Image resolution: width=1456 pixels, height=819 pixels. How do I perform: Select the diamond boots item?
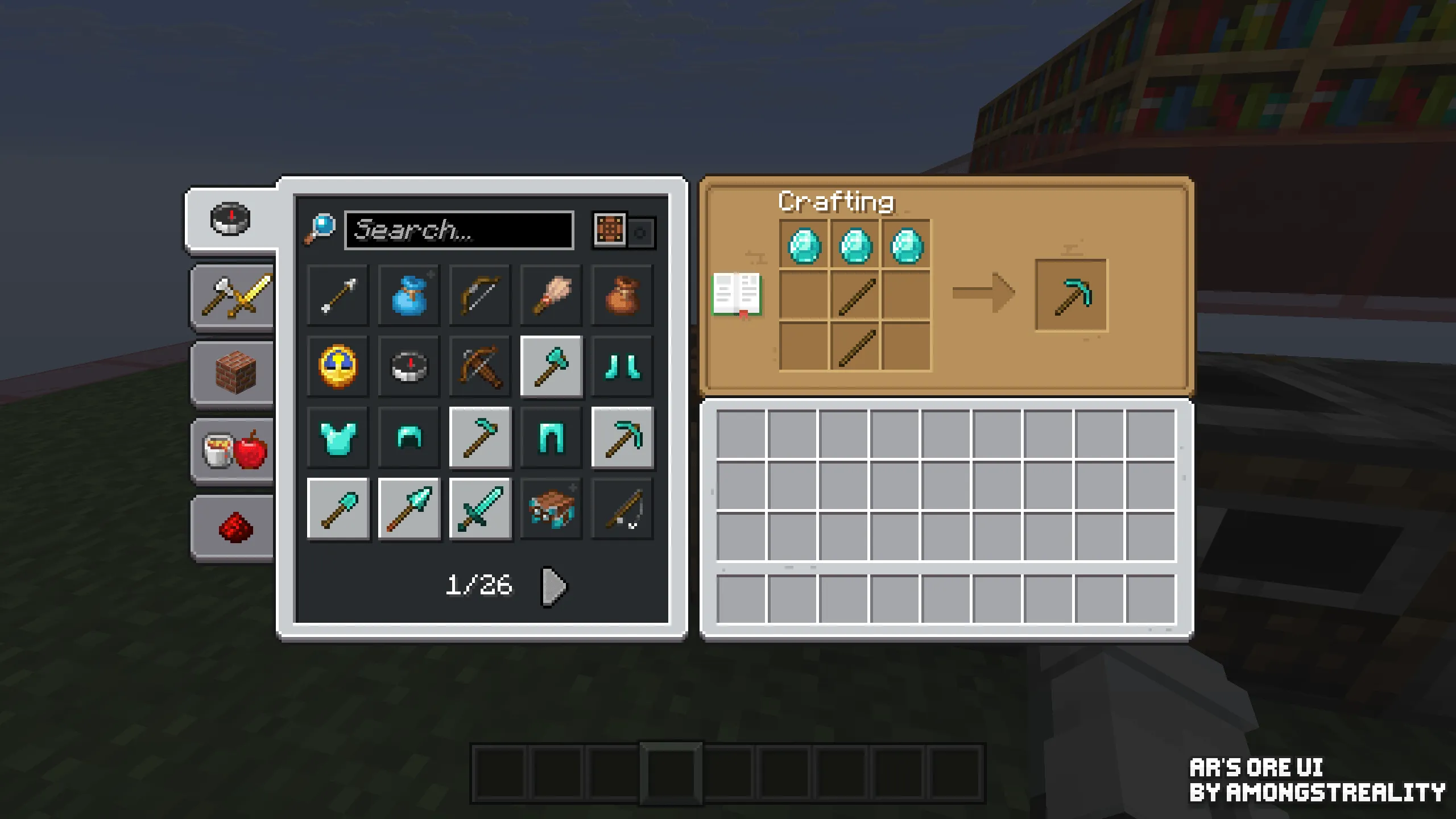point(623,366)
